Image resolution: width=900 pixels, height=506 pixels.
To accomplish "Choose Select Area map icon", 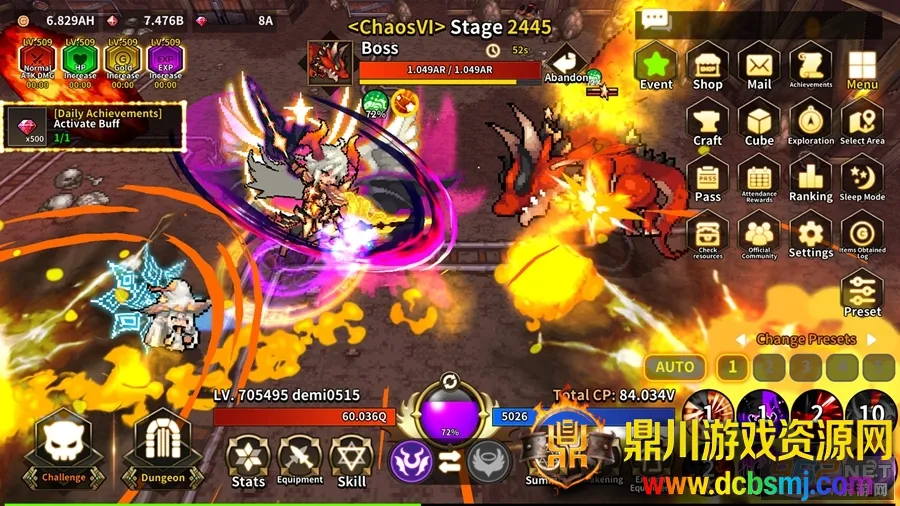I will tap(862, 123).
